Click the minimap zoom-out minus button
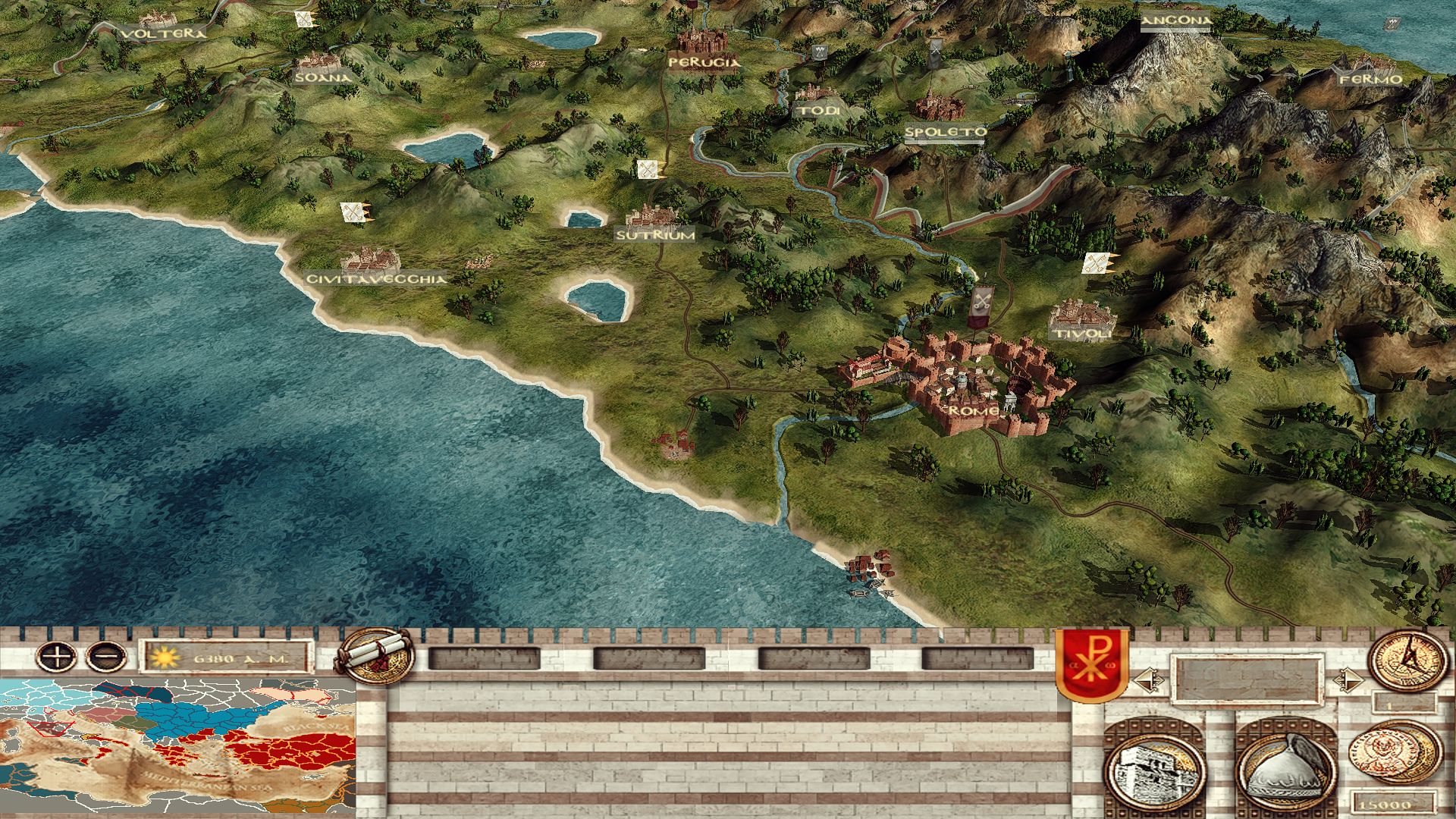1456x819 pixels. tap(106, 655)
